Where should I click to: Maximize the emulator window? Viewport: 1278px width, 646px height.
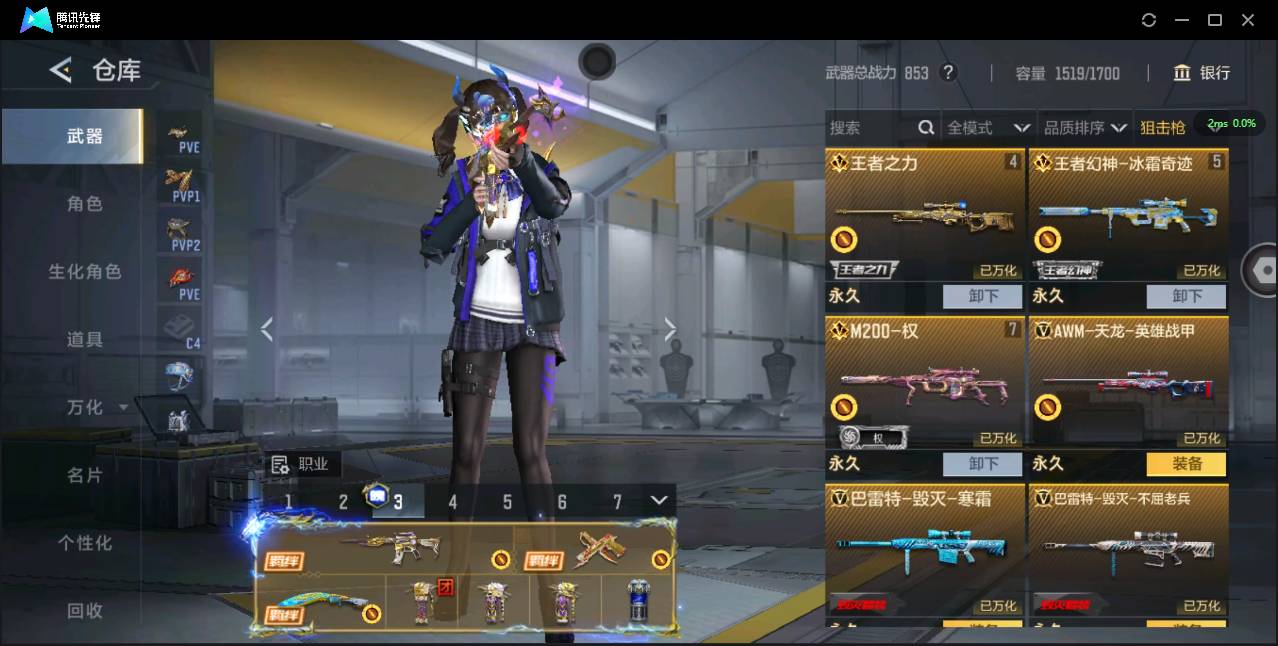pyautogui.click(x=1215, y=20)
